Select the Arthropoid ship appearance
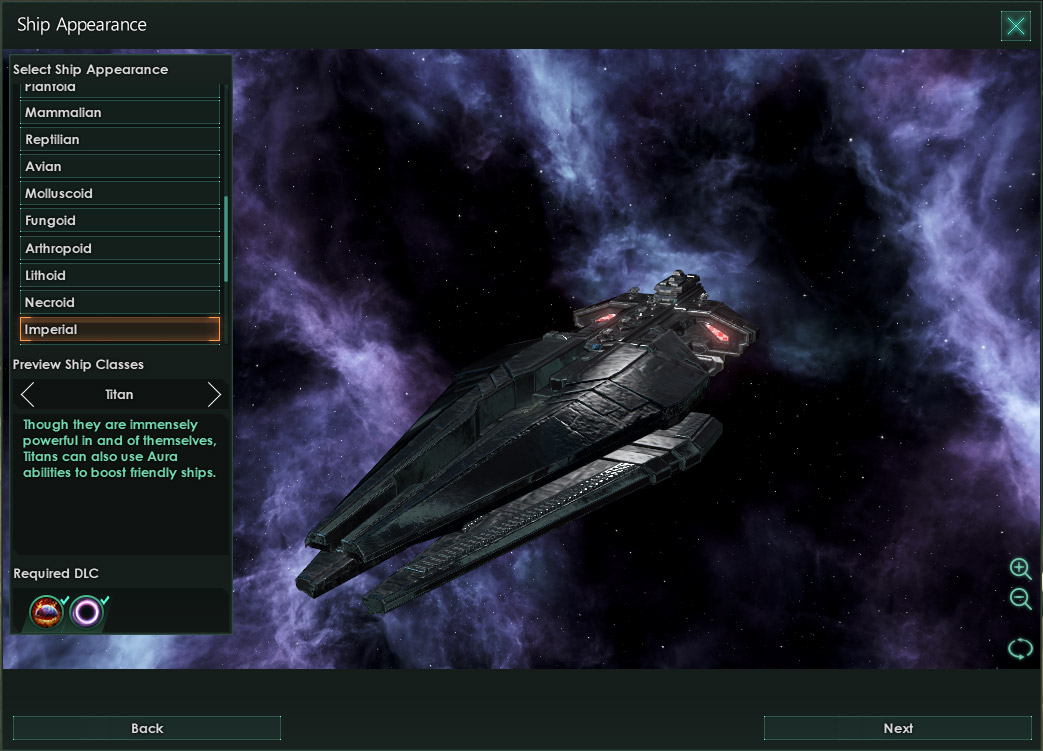 120,248
